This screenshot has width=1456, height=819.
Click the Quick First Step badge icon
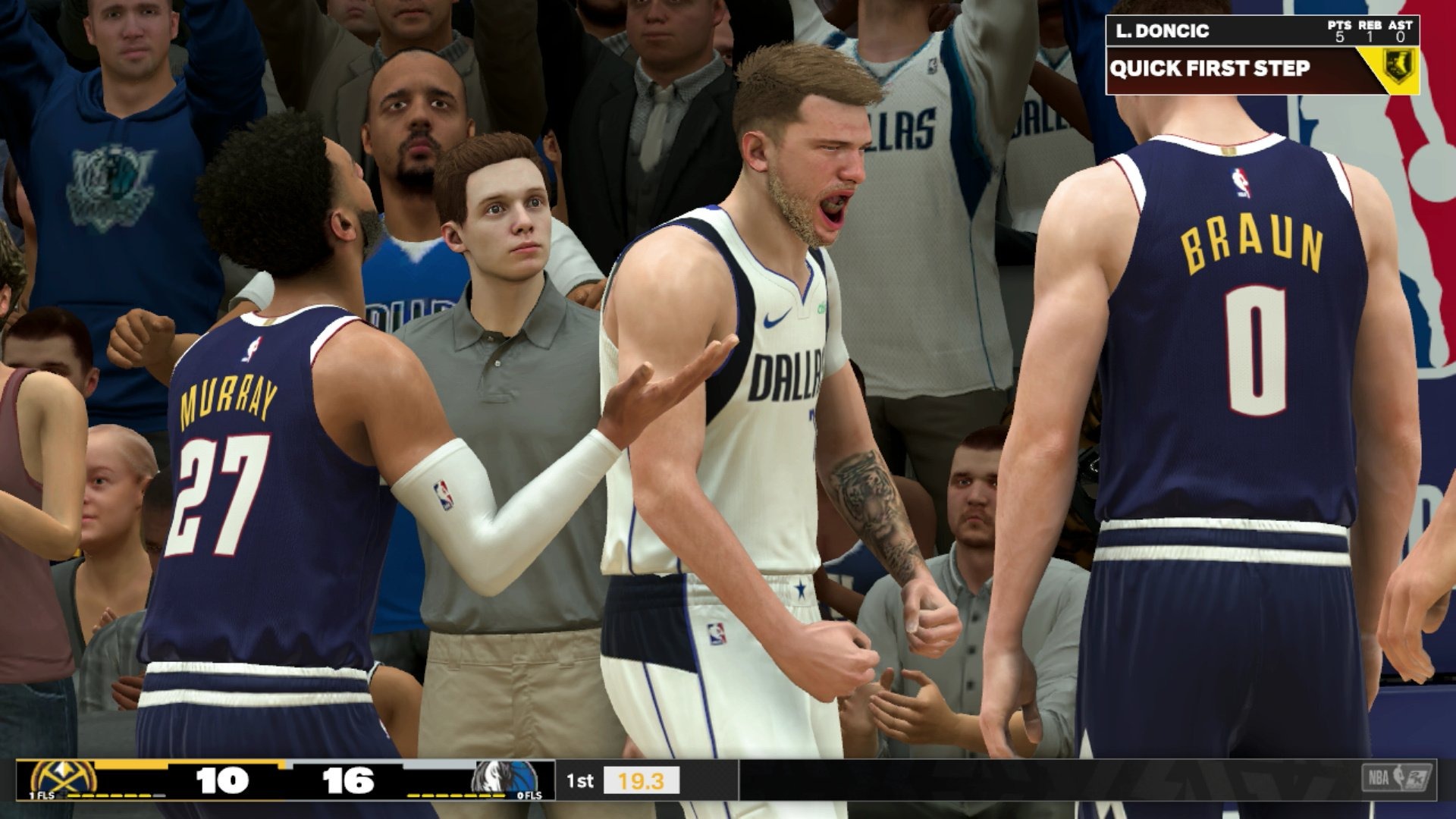[x=1397, y=67]
